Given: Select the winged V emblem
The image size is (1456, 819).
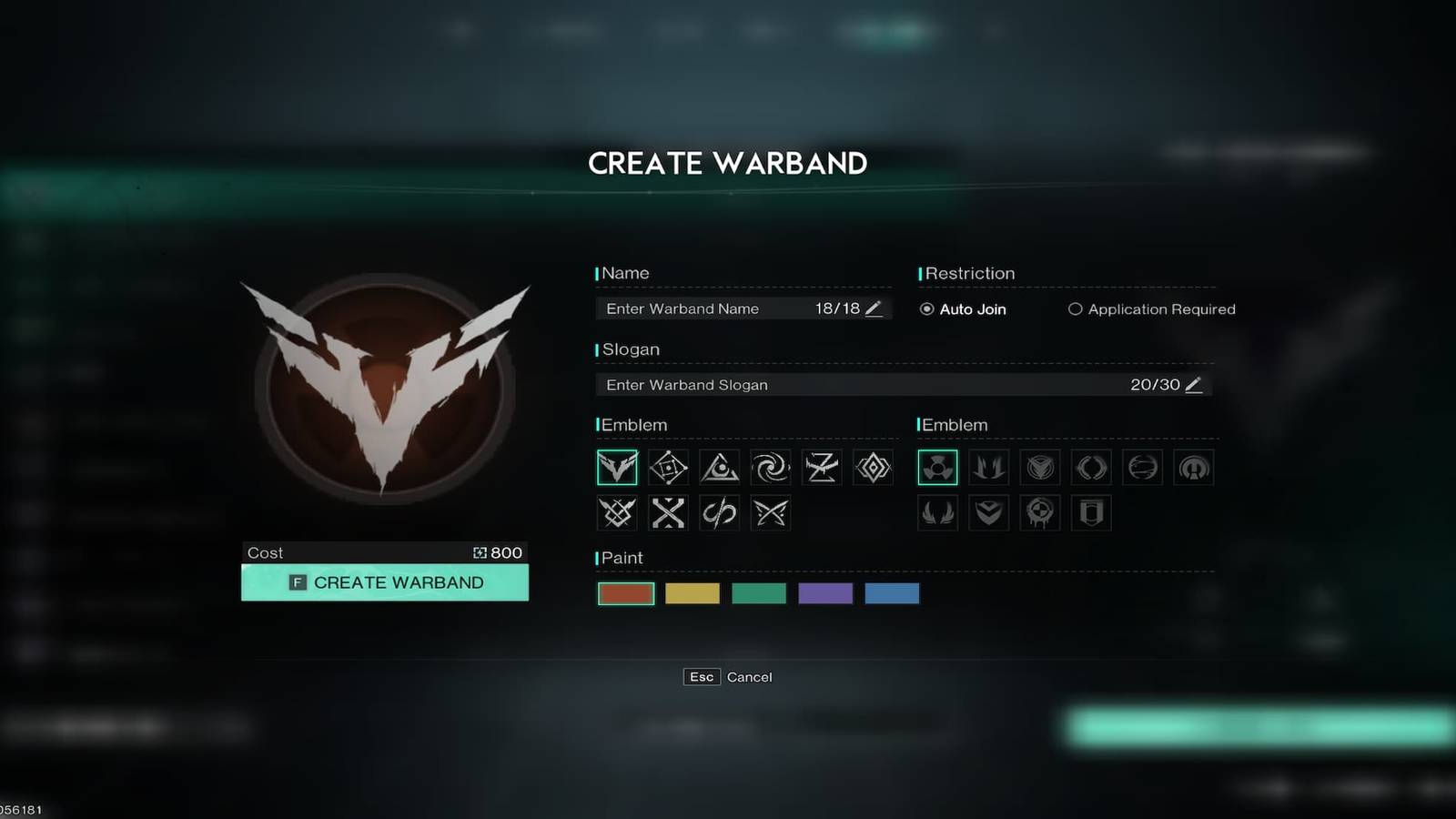Looking at the screenshot, I should [617, 467].
